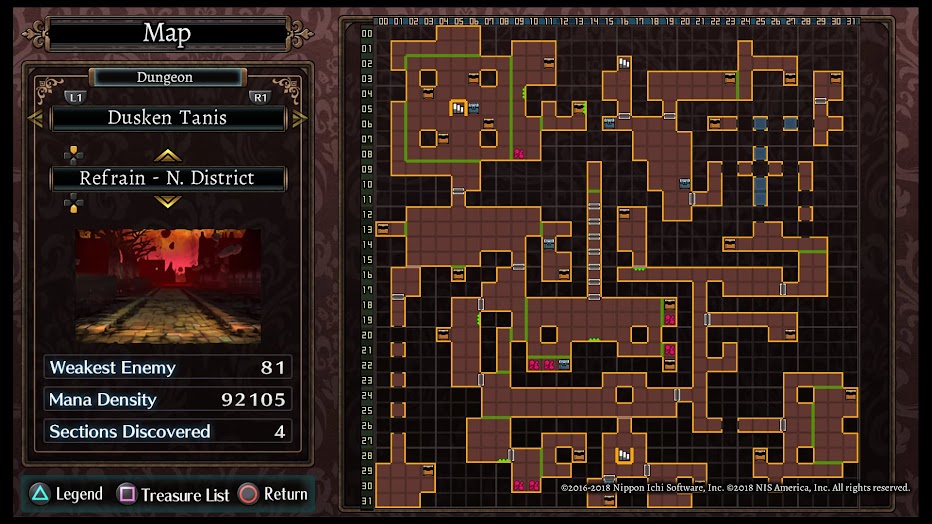
Task: Select the Refrain - N. District floor field
Action: tap(168, 179)
